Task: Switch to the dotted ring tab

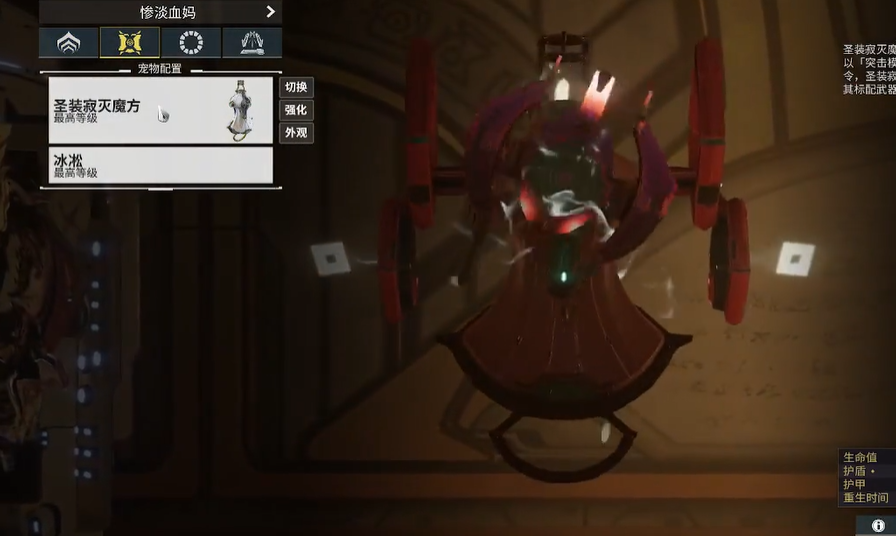Action: point(191,43)
